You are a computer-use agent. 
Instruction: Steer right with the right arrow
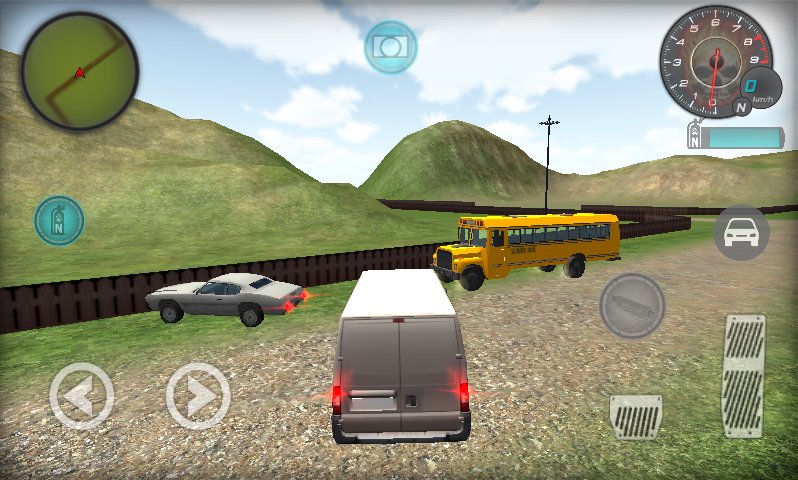198,396
